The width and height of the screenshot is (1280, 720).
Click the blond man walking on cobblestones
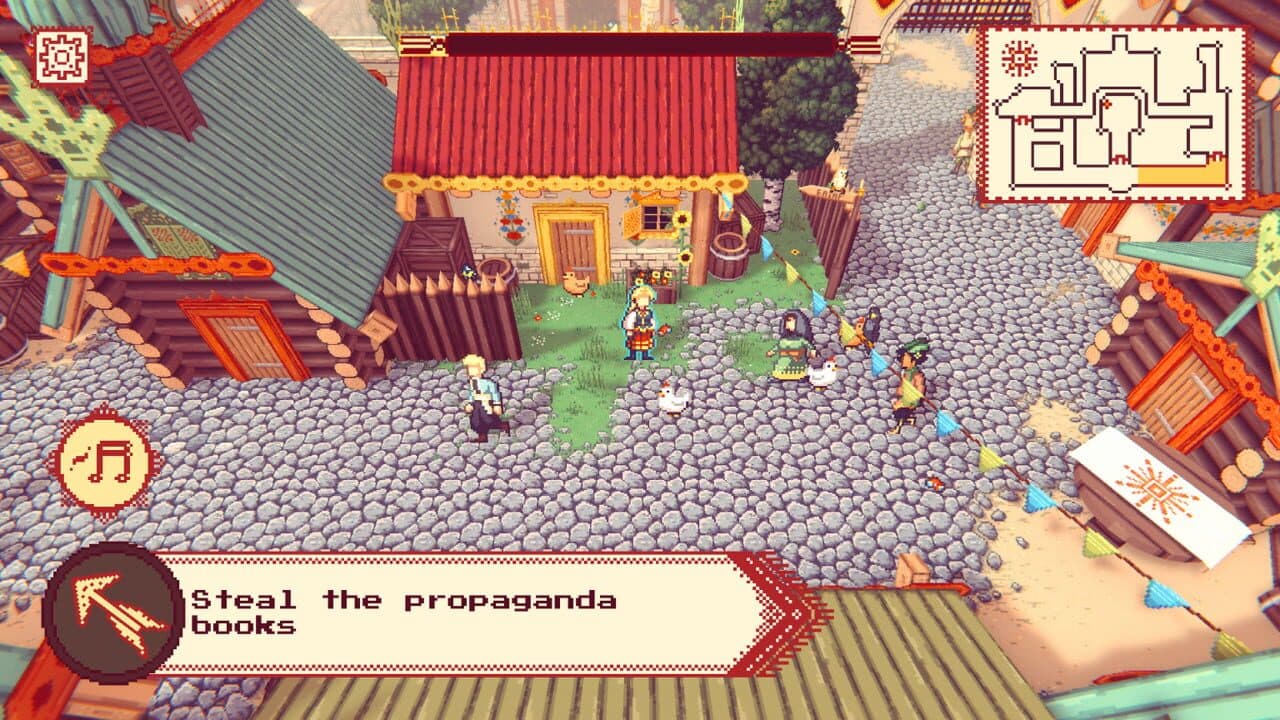pos(480,395)
